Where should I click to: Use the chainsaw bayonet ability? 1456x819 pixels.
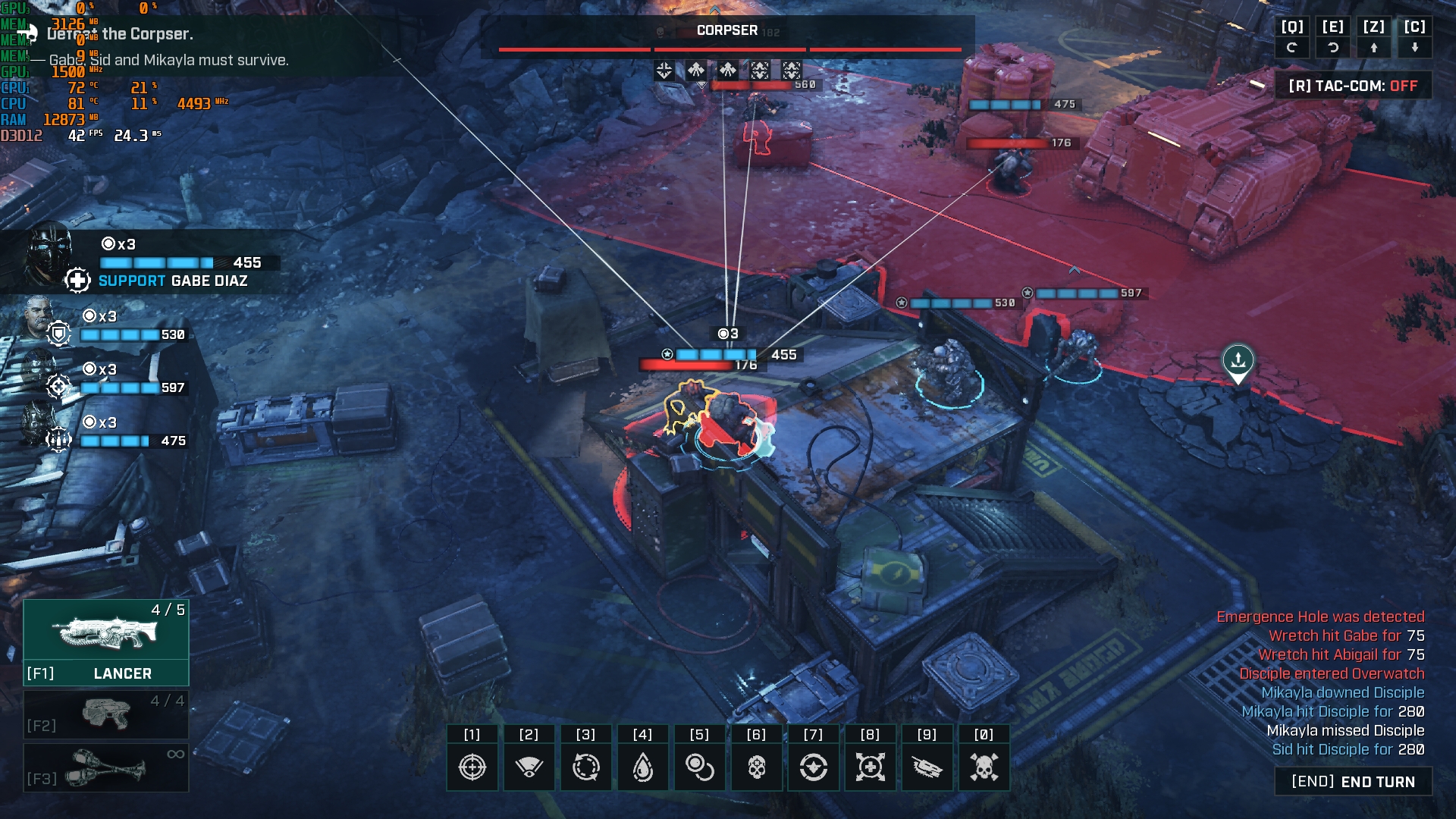click(927, 767)
